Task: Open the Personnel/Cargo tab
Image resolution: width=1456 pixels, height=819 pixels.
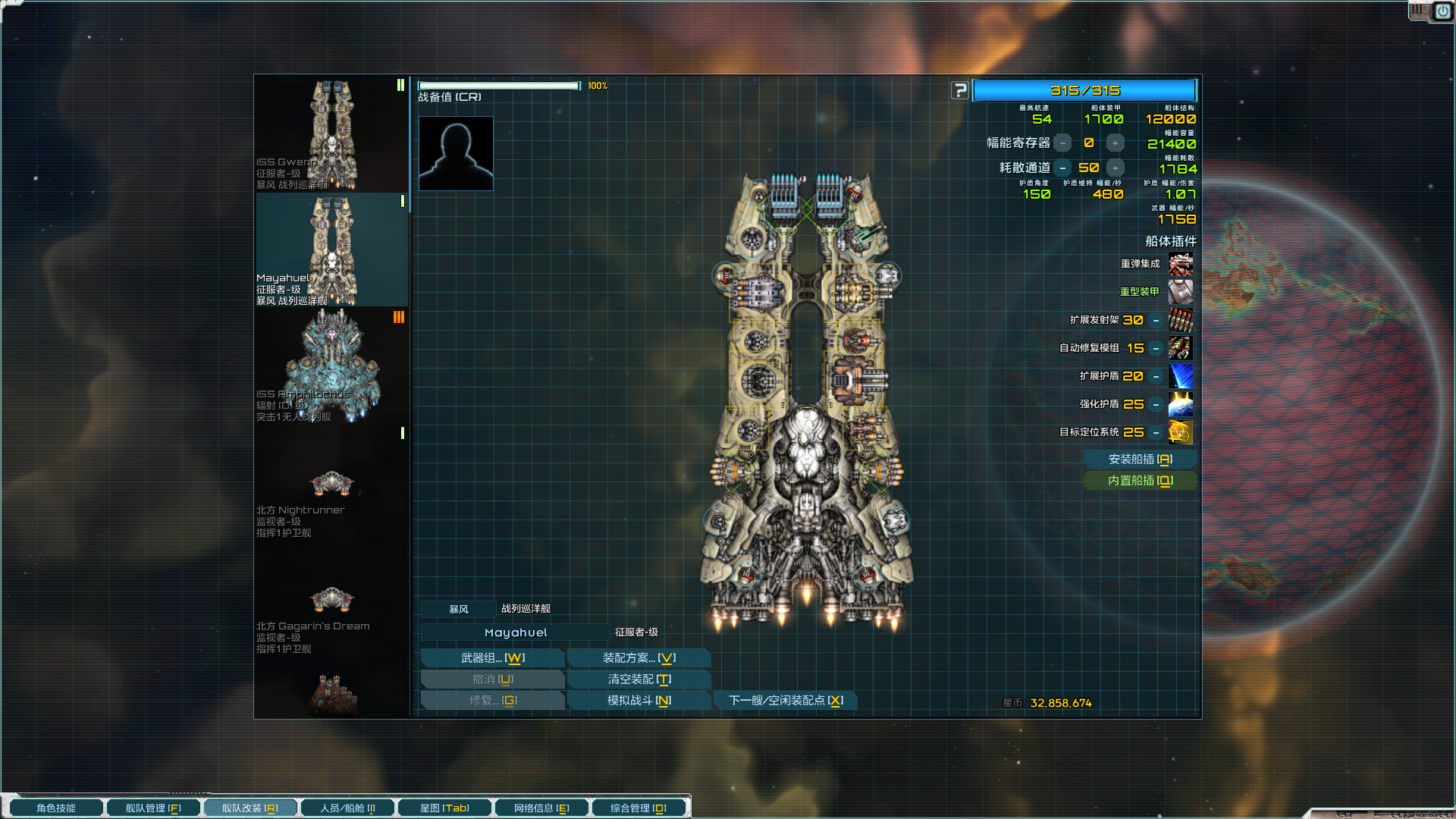Action: click(347, 808)
